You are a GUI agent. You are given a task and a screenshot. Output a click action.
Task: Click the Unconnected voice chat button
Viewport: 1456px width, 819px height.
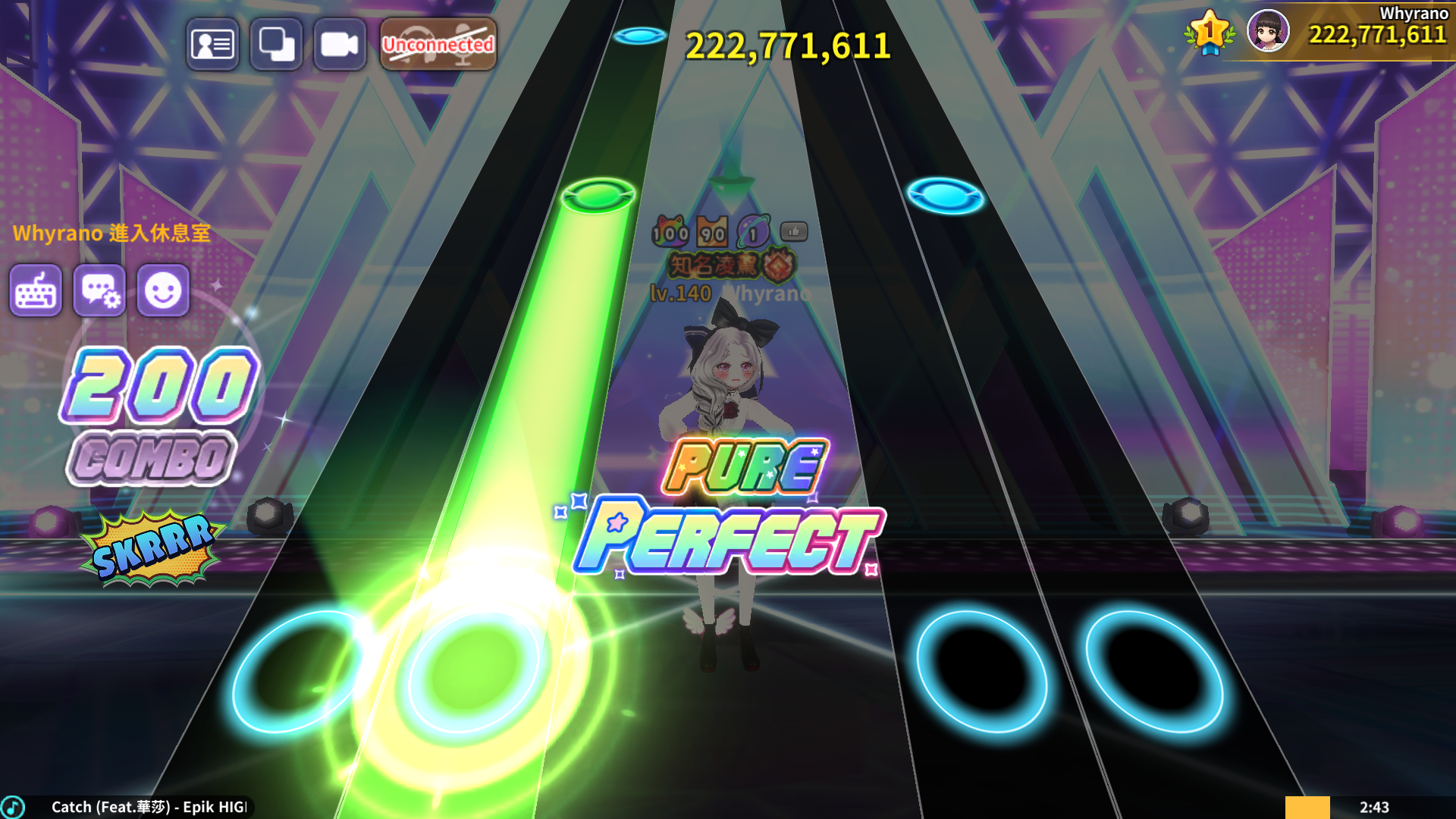coord(438,45)
